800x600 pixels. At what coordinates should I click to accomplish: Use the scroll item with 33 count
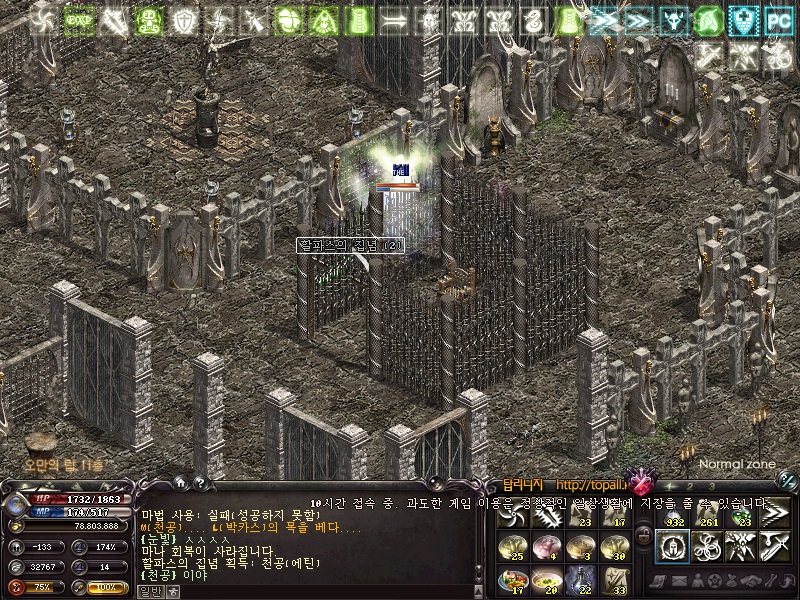click(614, 578)
